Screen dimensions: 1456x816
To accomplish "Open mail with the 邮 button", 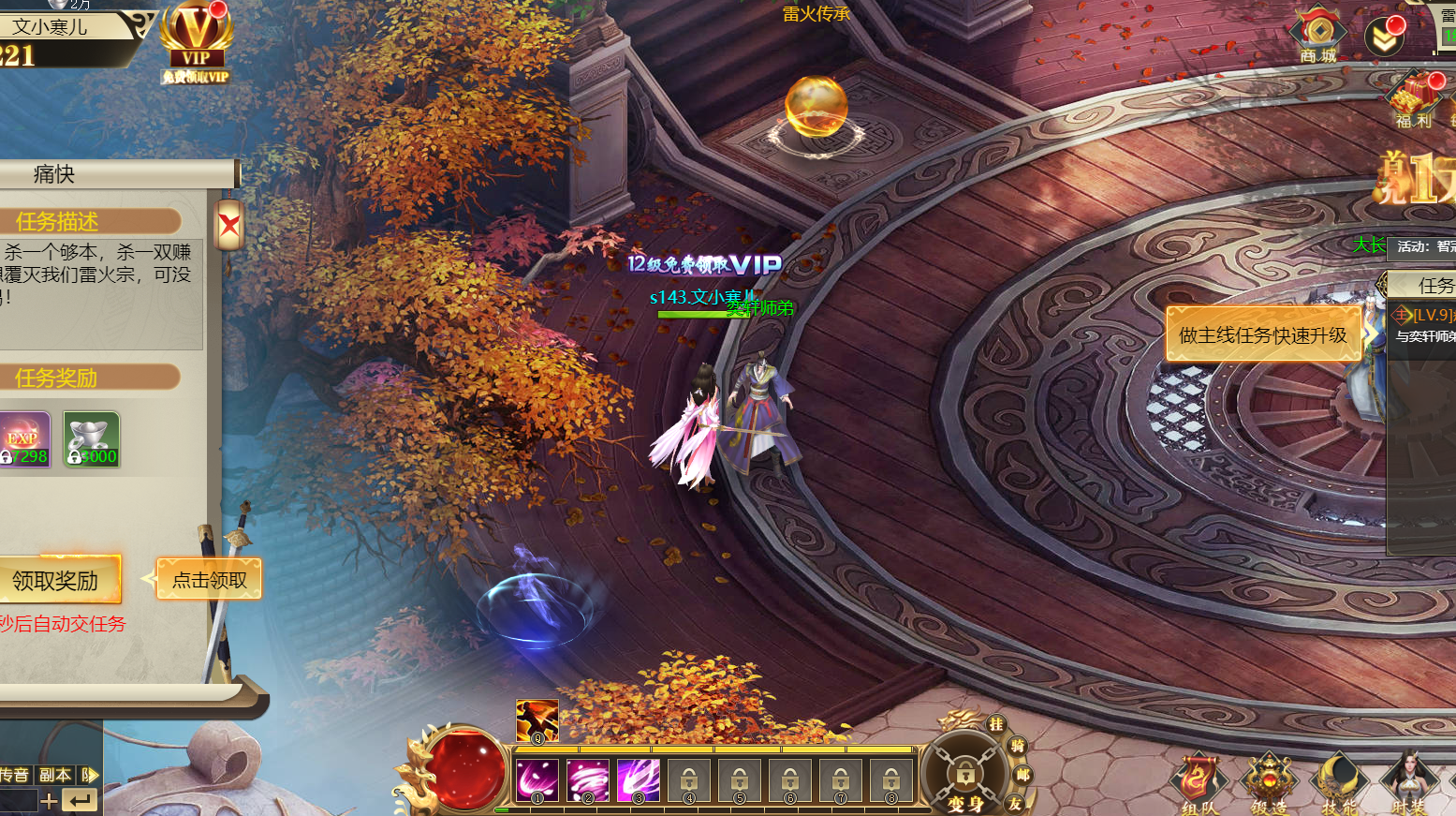I will (1022, 775).
